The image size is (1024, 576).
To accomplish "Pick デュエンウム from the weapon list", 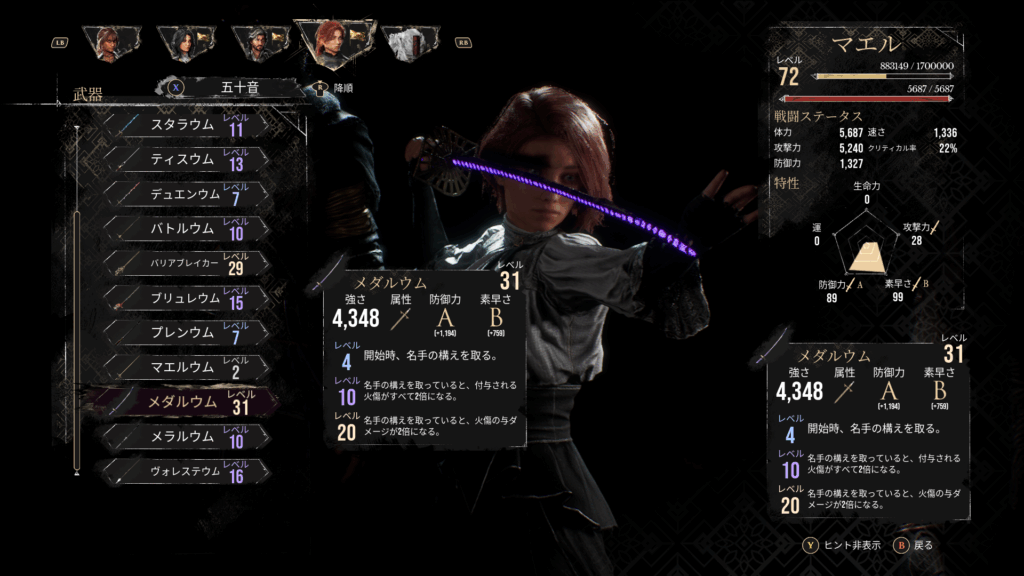I will 185,194.
